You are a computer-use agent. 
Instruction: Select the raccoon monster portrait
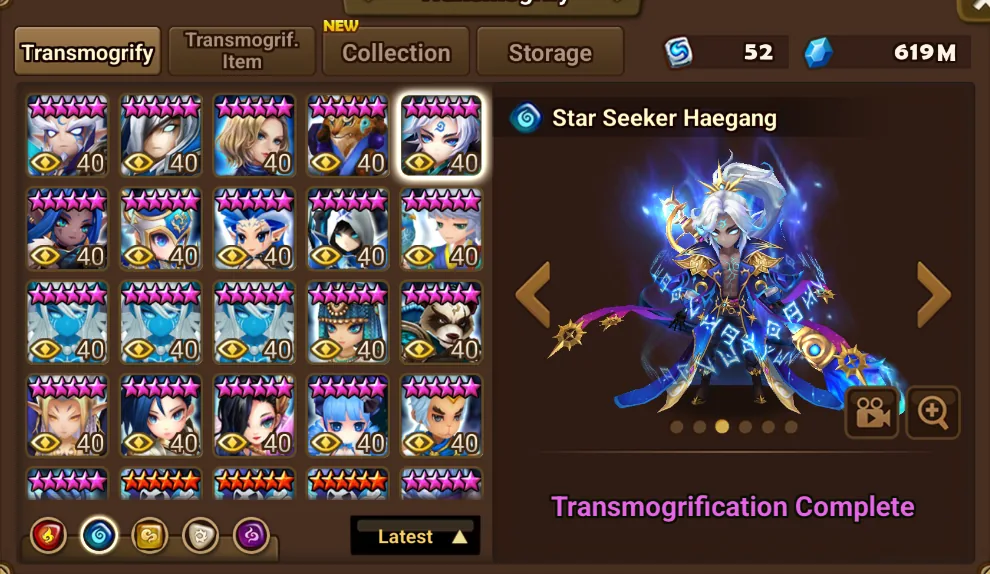point(441,322)
